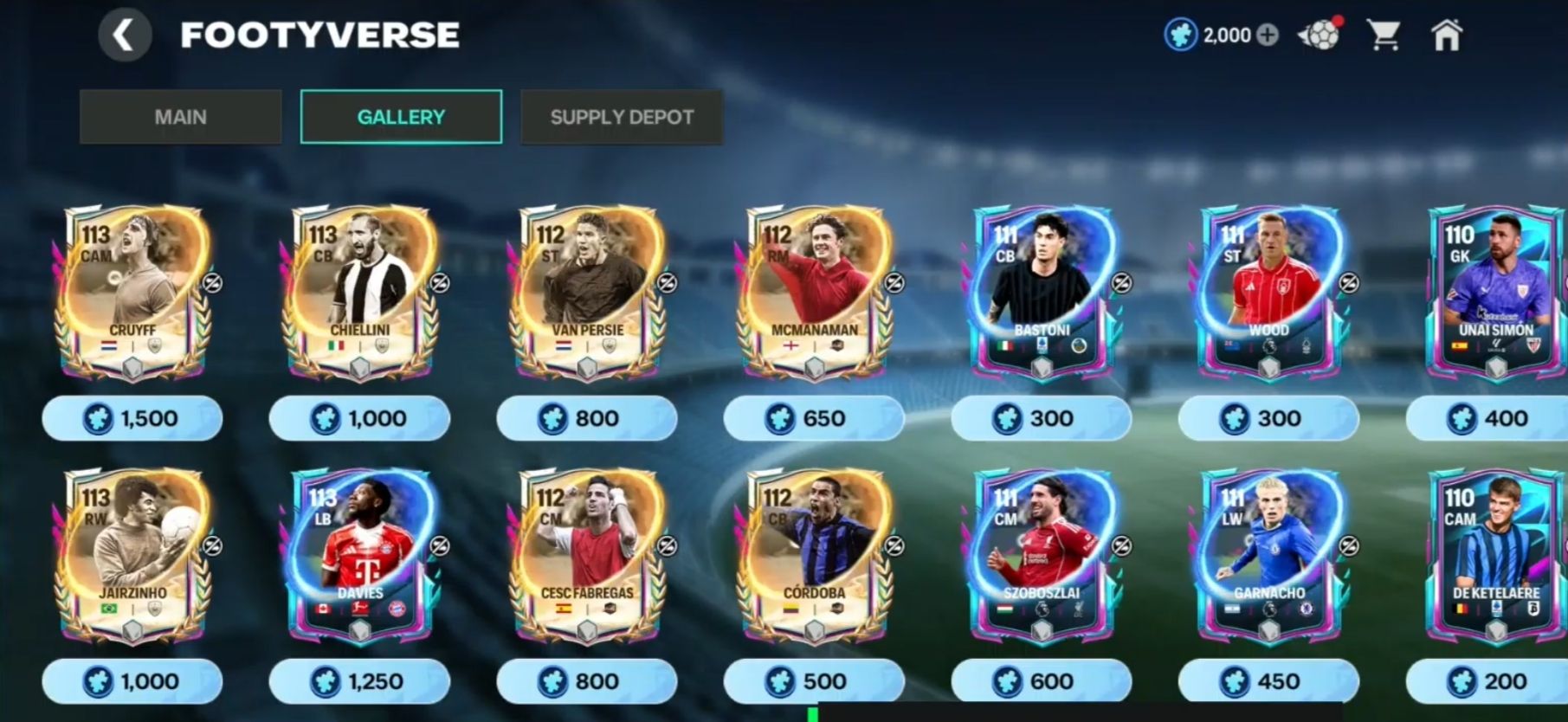1568x722 pixels.
Task: Add more currency with the plus button
Action: pyautogui.click(x=1268, y=35)
